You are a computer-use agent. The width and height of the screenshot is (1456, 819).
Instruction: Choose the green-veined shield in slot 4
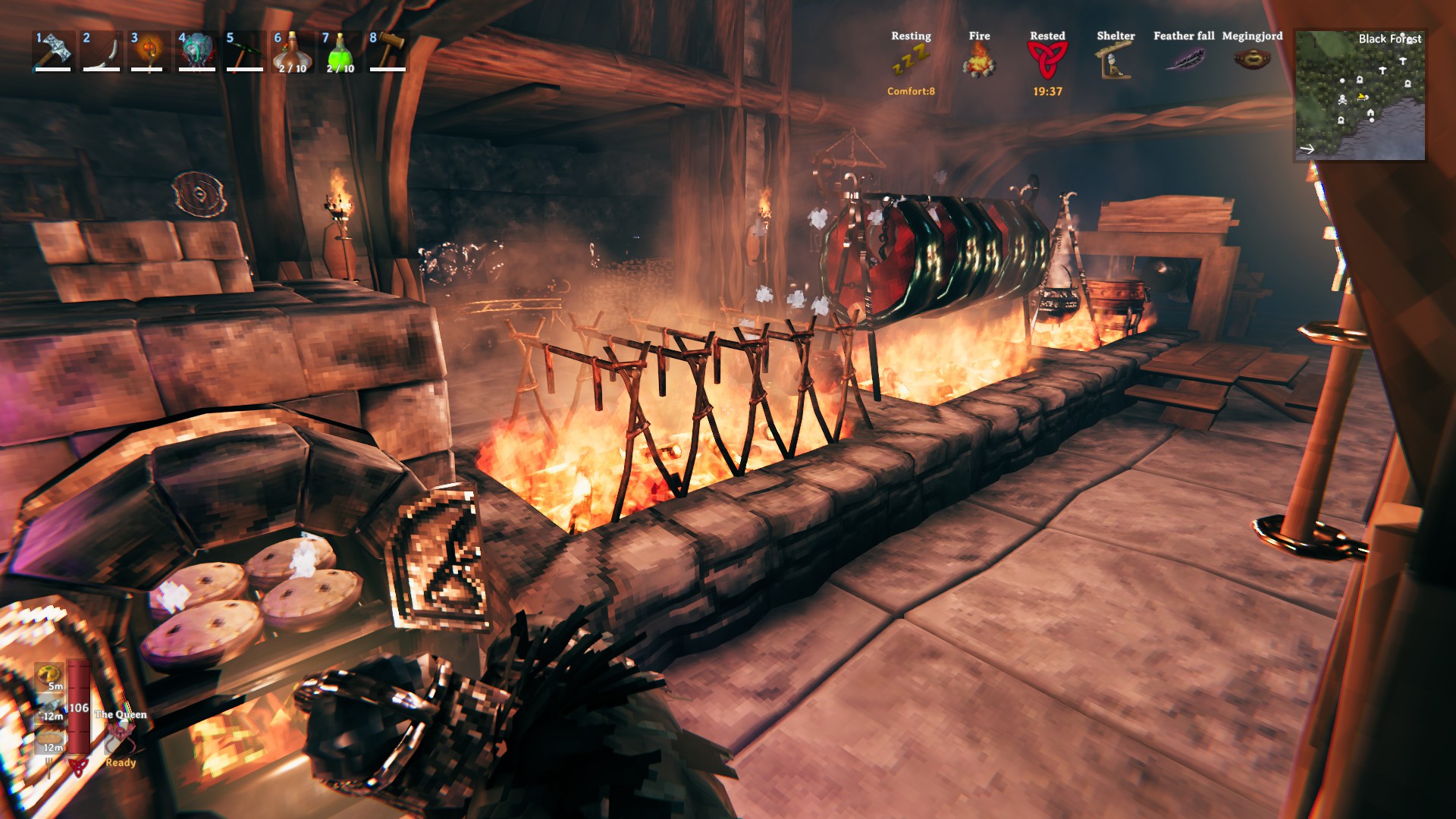[196, 50]
